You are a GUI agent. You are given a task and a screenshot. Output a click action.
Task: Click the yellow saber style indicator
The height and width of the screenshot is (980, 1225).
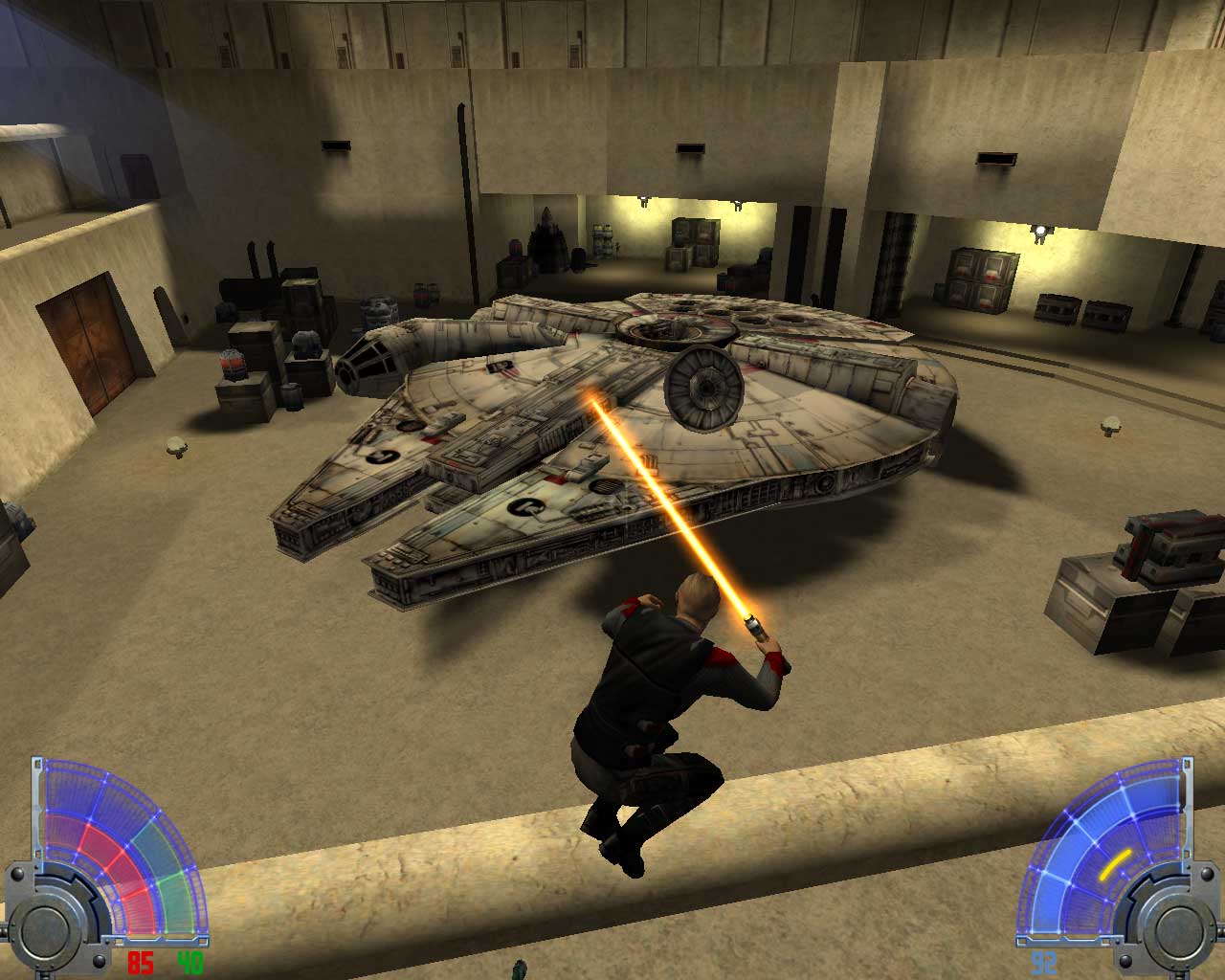[x=1116, y=863]
